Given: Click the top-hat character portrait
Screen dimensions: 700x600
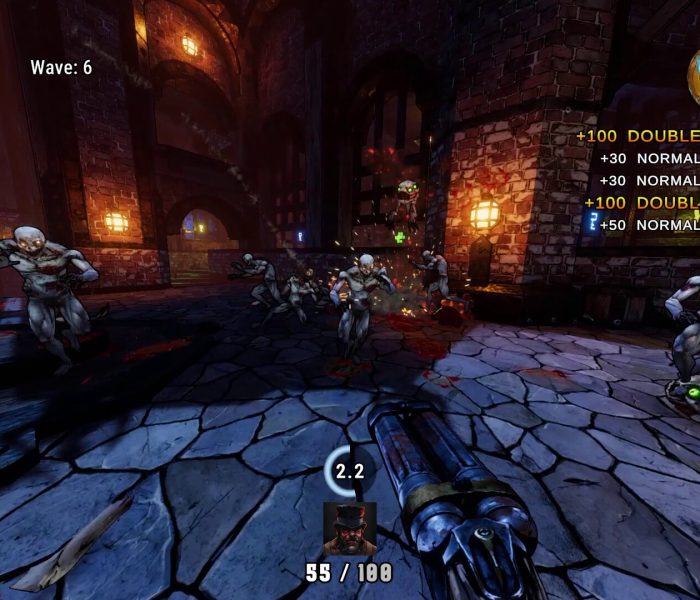Looking at the screenshot, I should click(350, 529).
